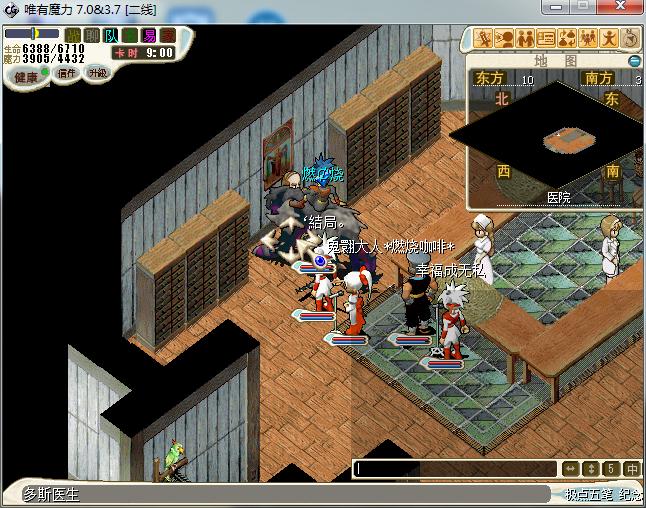
Task: Toggle the 聊 chat mode button
Action: coord(92,36)
